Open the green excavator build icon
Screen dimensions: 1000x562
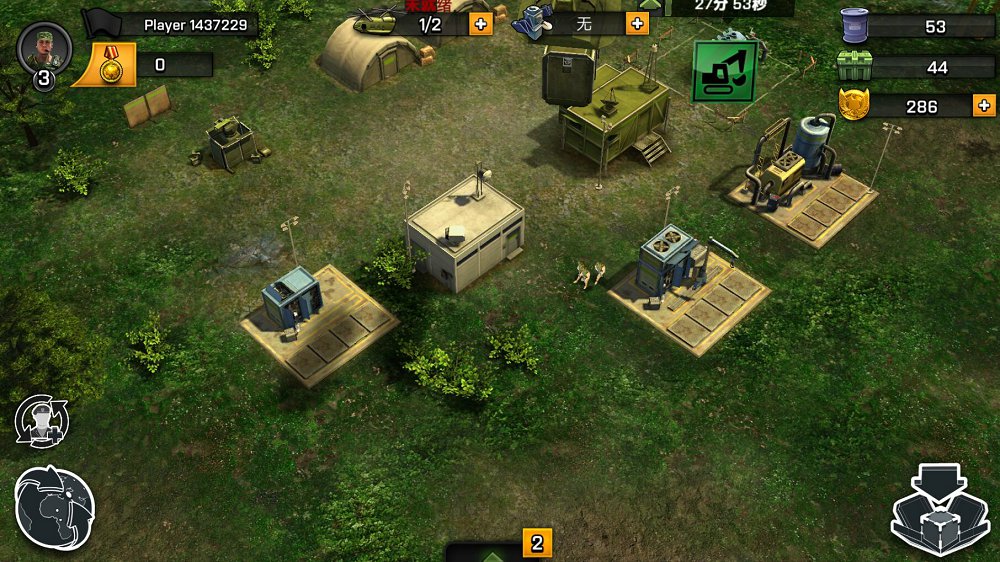[x=724, y=70]
